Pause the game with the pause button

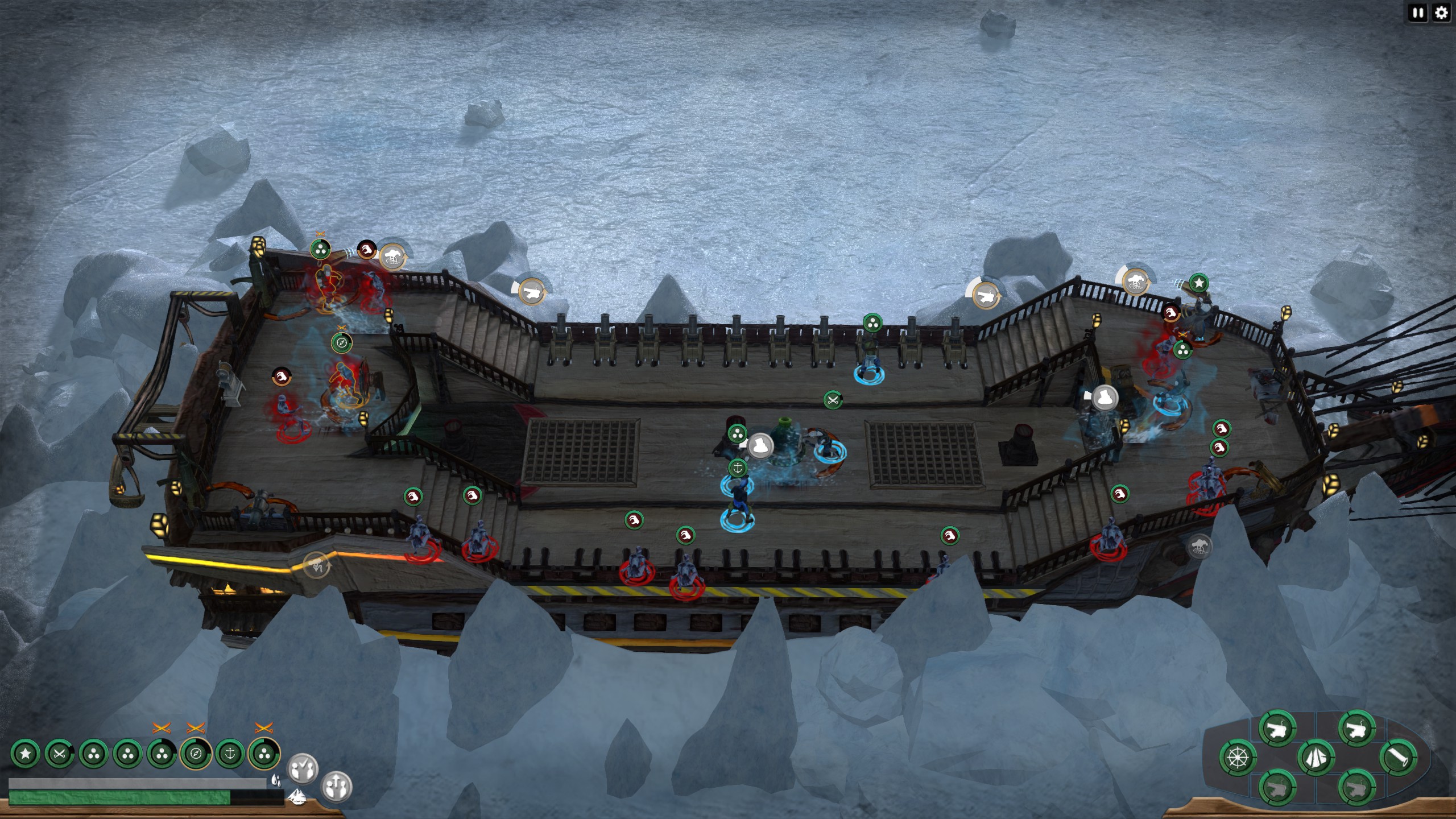click(x=1418, y=13)
